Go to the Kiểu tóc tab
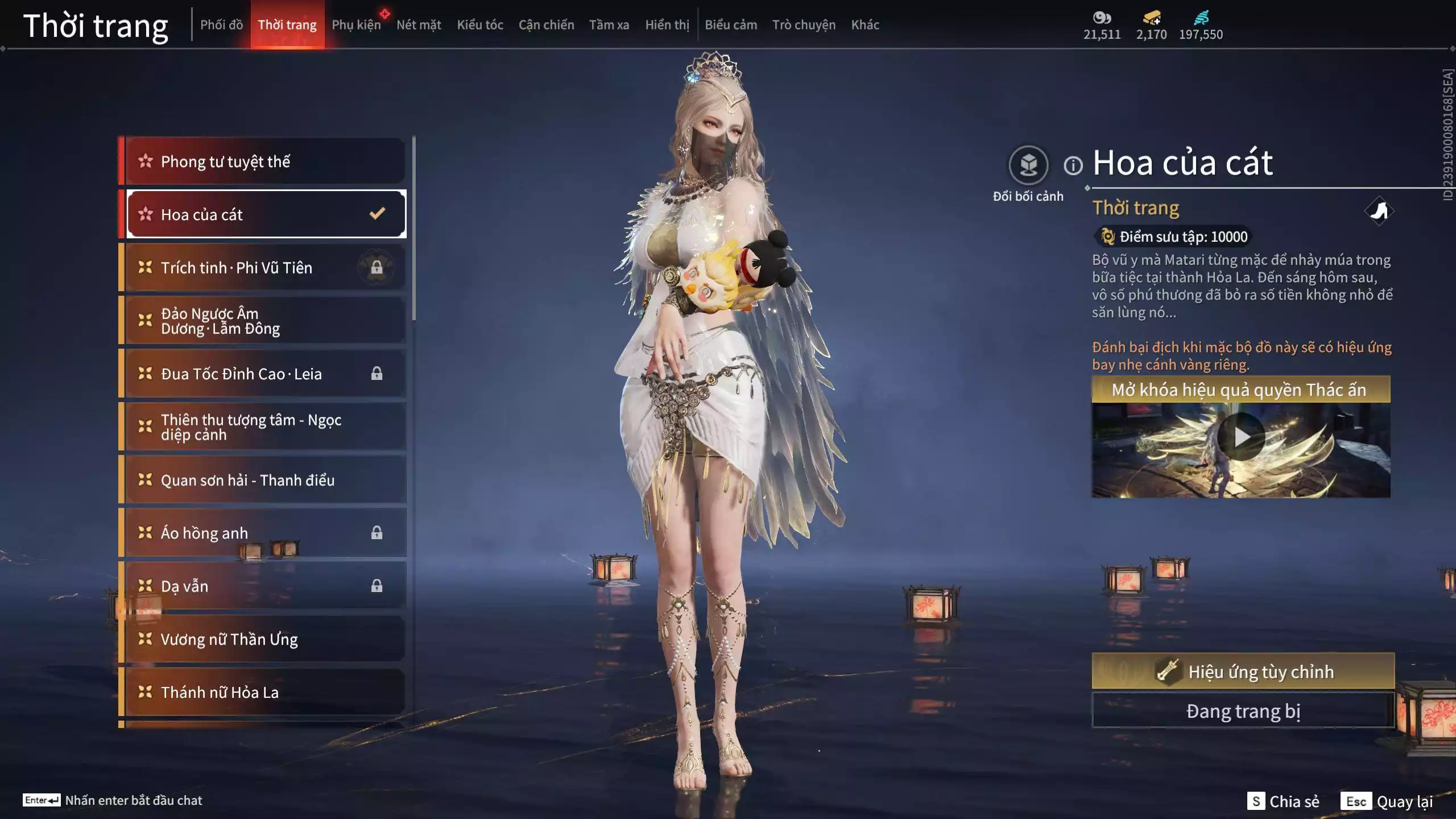 [x=480, y=25]
